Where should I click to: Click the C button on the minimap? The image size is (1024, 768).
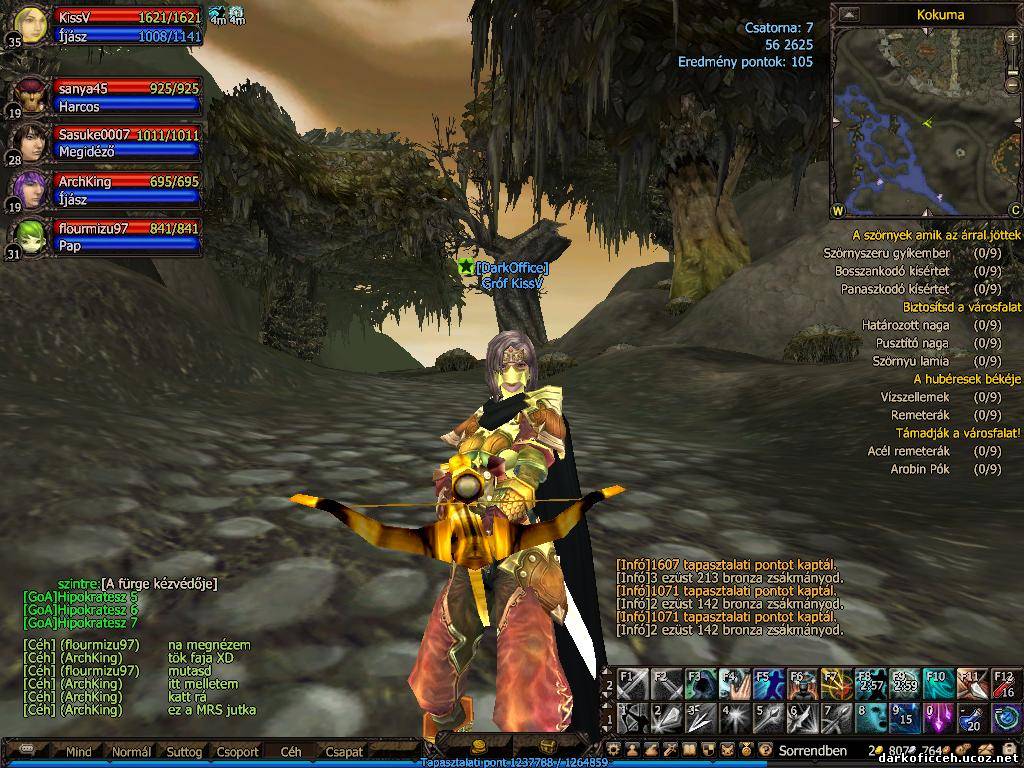pos(1014,211)
